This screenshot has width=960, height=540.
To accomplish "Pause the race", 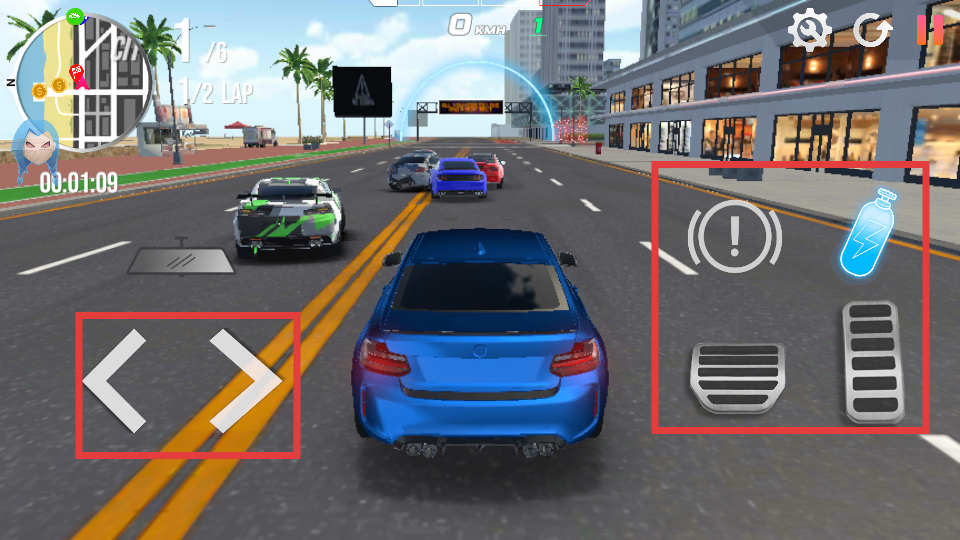I will click(x=930, y=30).
